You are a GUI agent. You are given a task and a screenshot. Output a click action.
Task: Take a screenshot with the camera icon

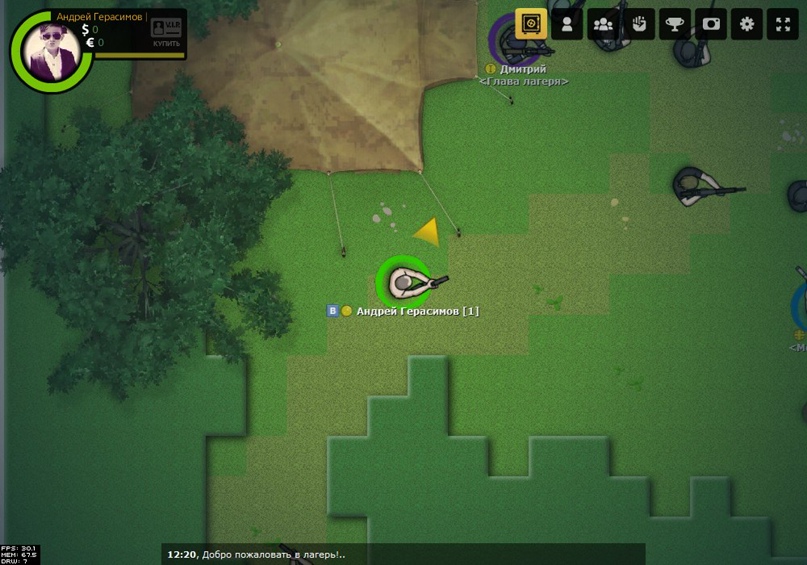pos(711,24)
